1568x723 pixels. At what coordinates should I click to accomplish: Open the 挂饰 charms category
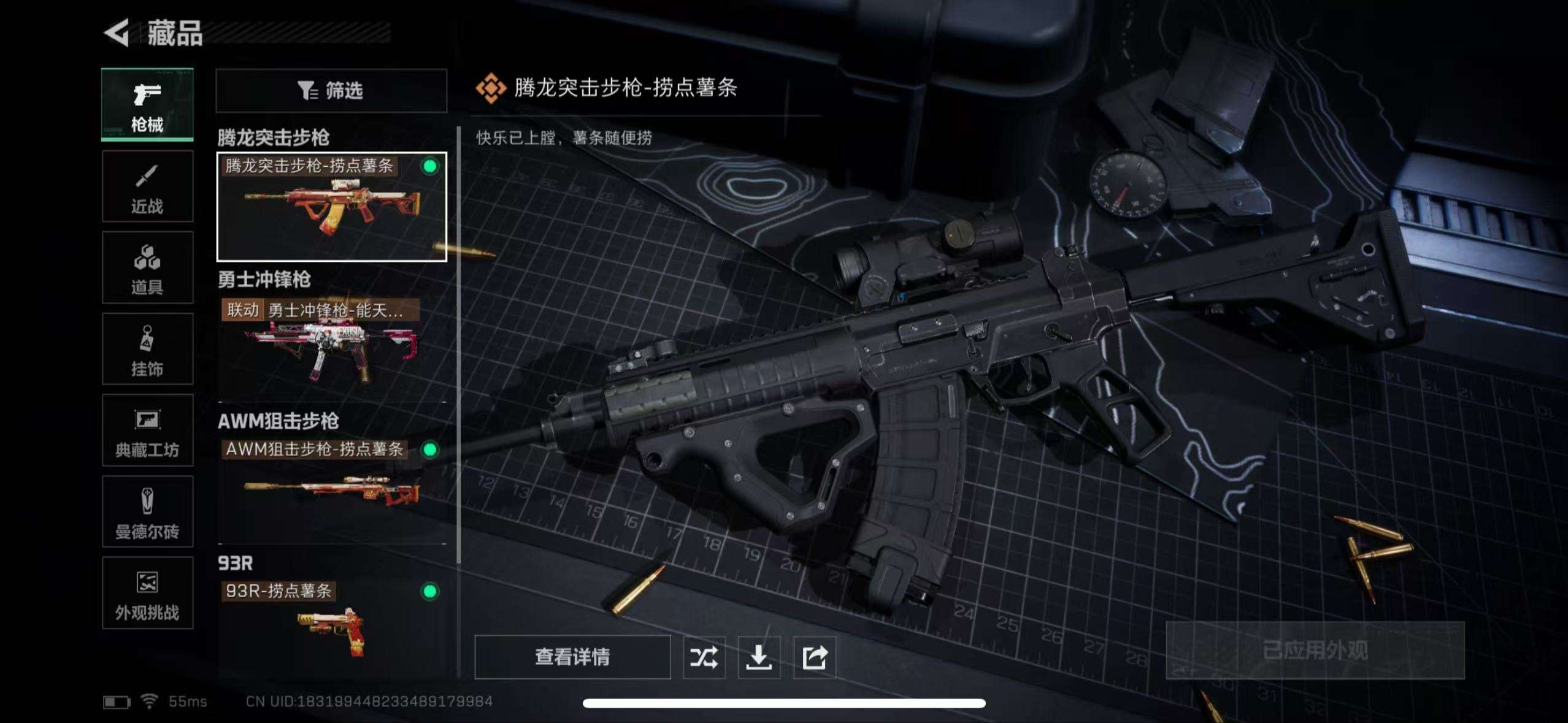pos(147,350)
